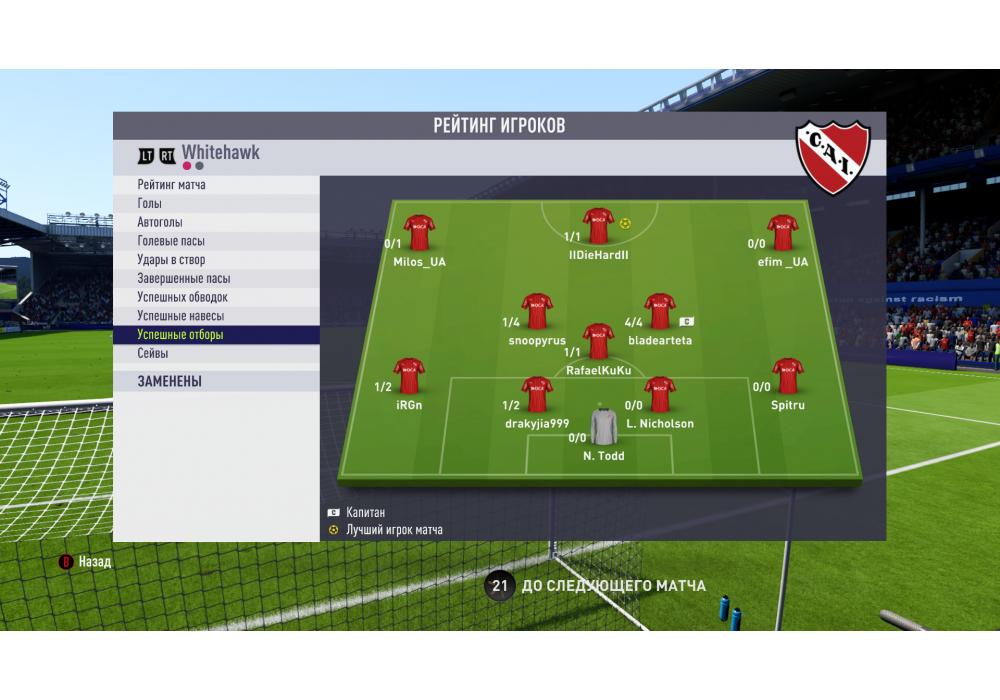Choose captain bladearteta on the formation
The width and height of the screenshot is (1000, 700).
[x=659, y=311]
